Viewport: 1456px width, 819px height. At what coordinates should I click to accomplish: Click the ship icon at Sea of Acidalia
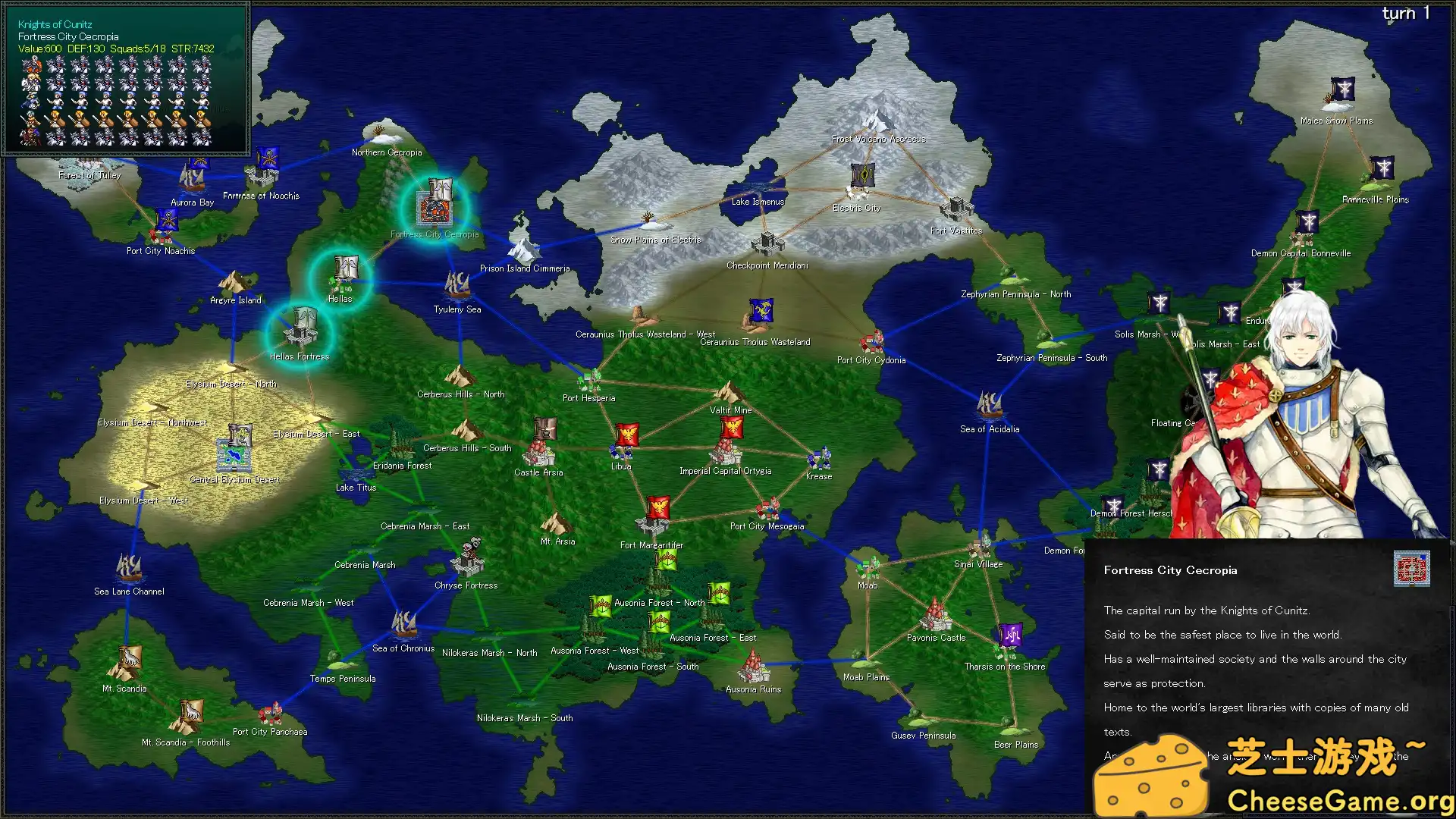pyautogui.click(x=987, y=403)
